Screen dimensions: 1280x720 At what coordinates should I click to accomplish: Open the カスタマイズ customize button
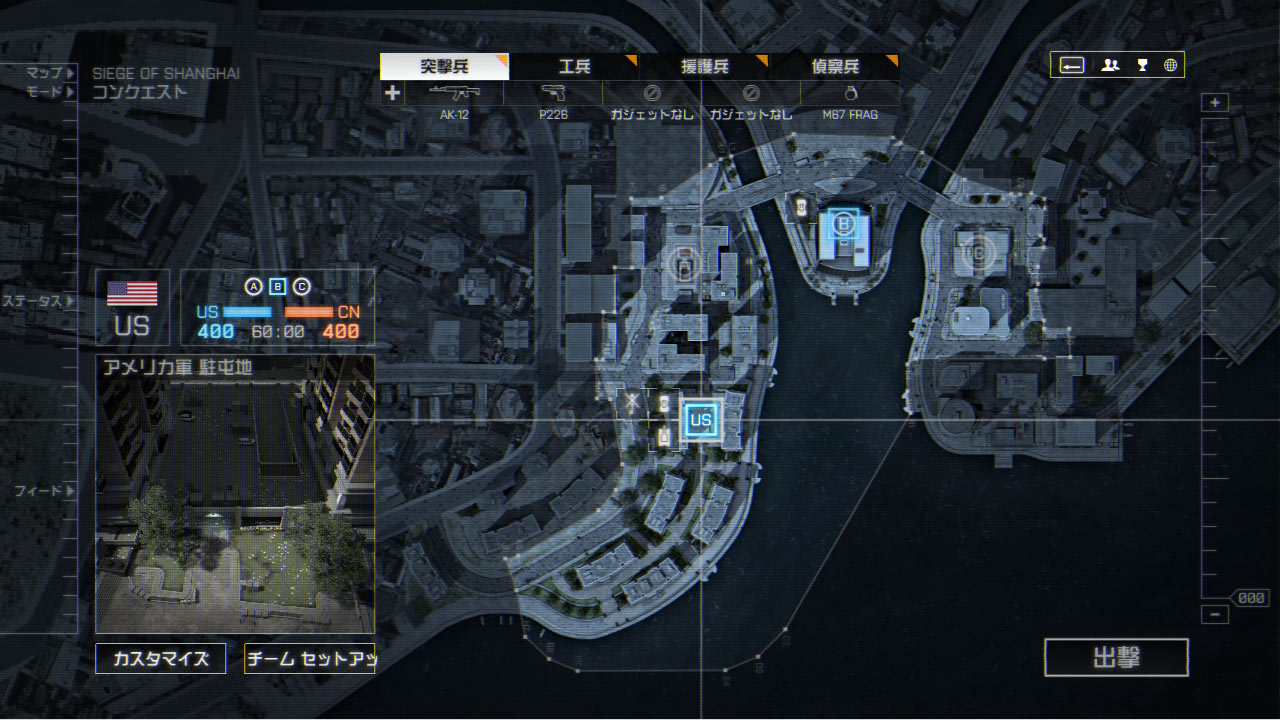pyautogui.click(x=160, y=659)
